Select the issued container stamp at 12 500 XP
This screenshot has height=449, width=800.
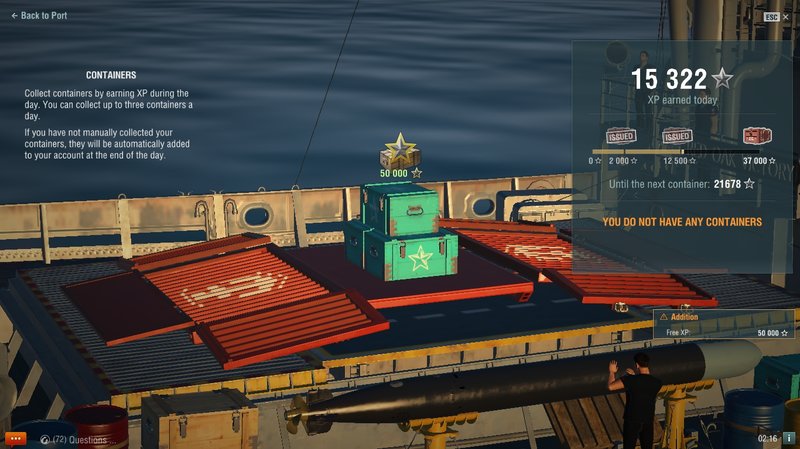678,136
